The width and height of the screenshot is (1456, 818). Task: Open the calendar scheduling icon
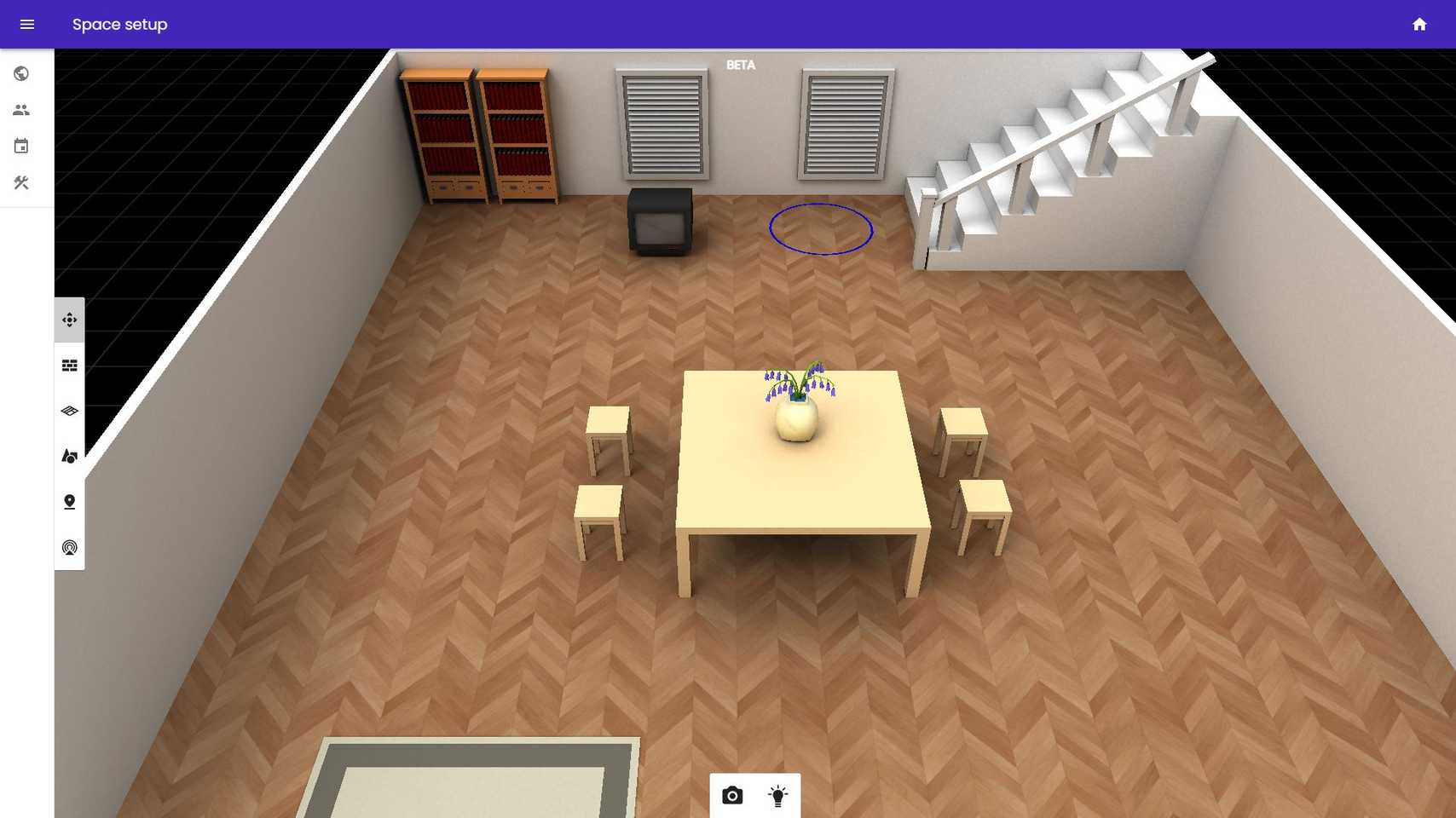(20, 146)
